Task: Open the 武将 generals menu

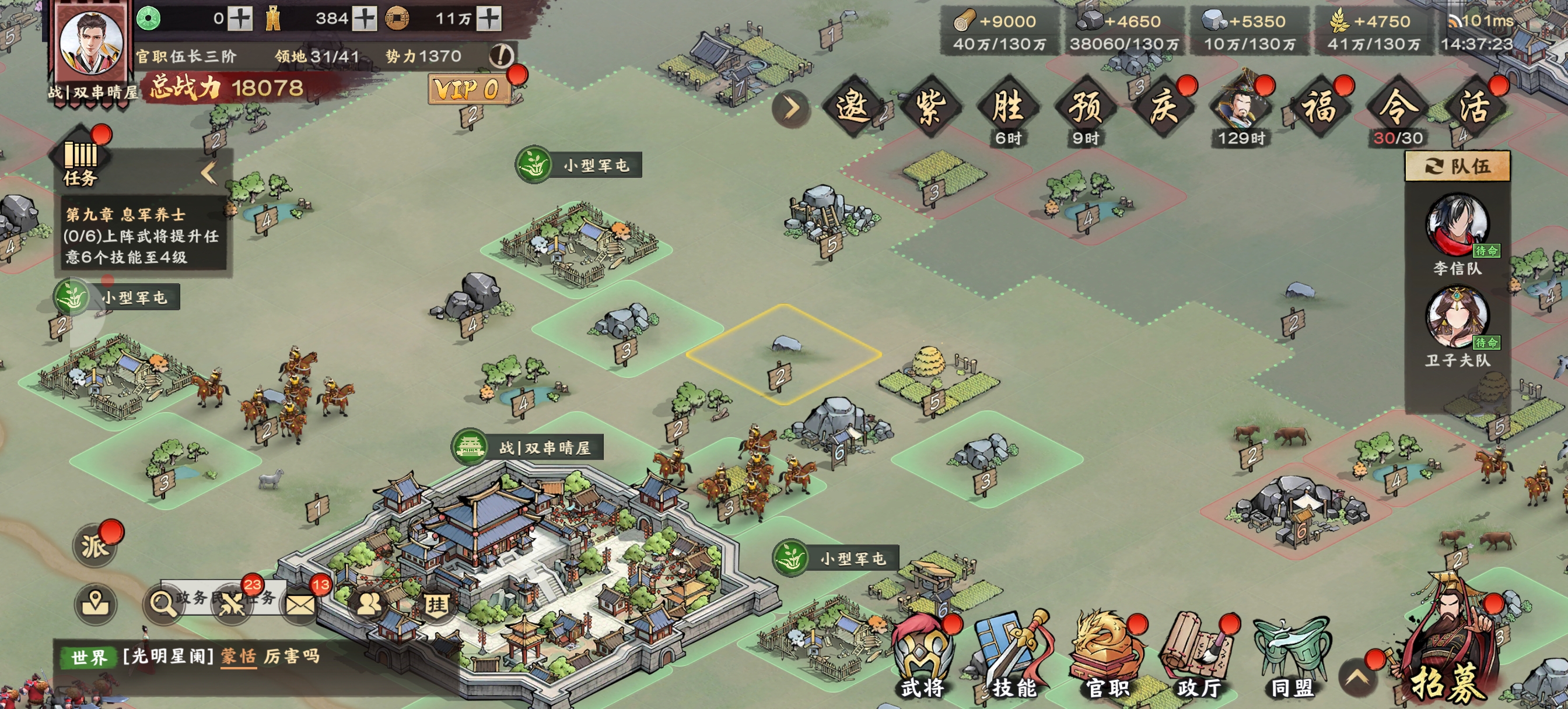Action: [923, 657]
